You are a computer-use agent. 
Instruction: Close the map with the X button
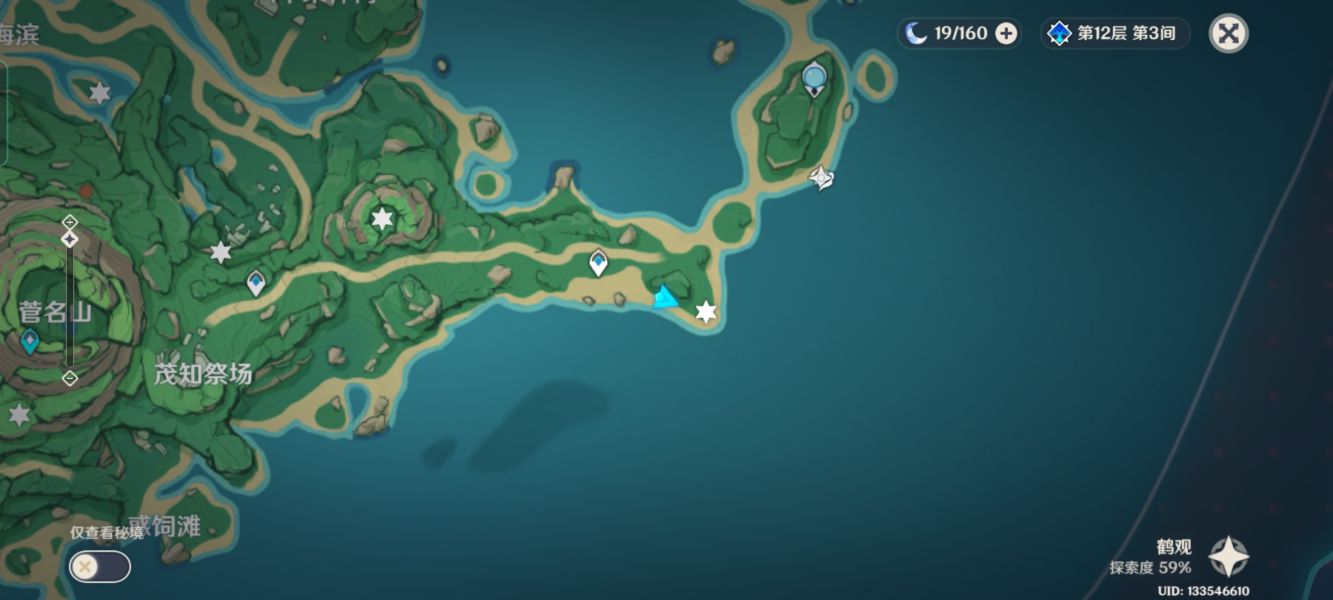tap(1228, 33)
